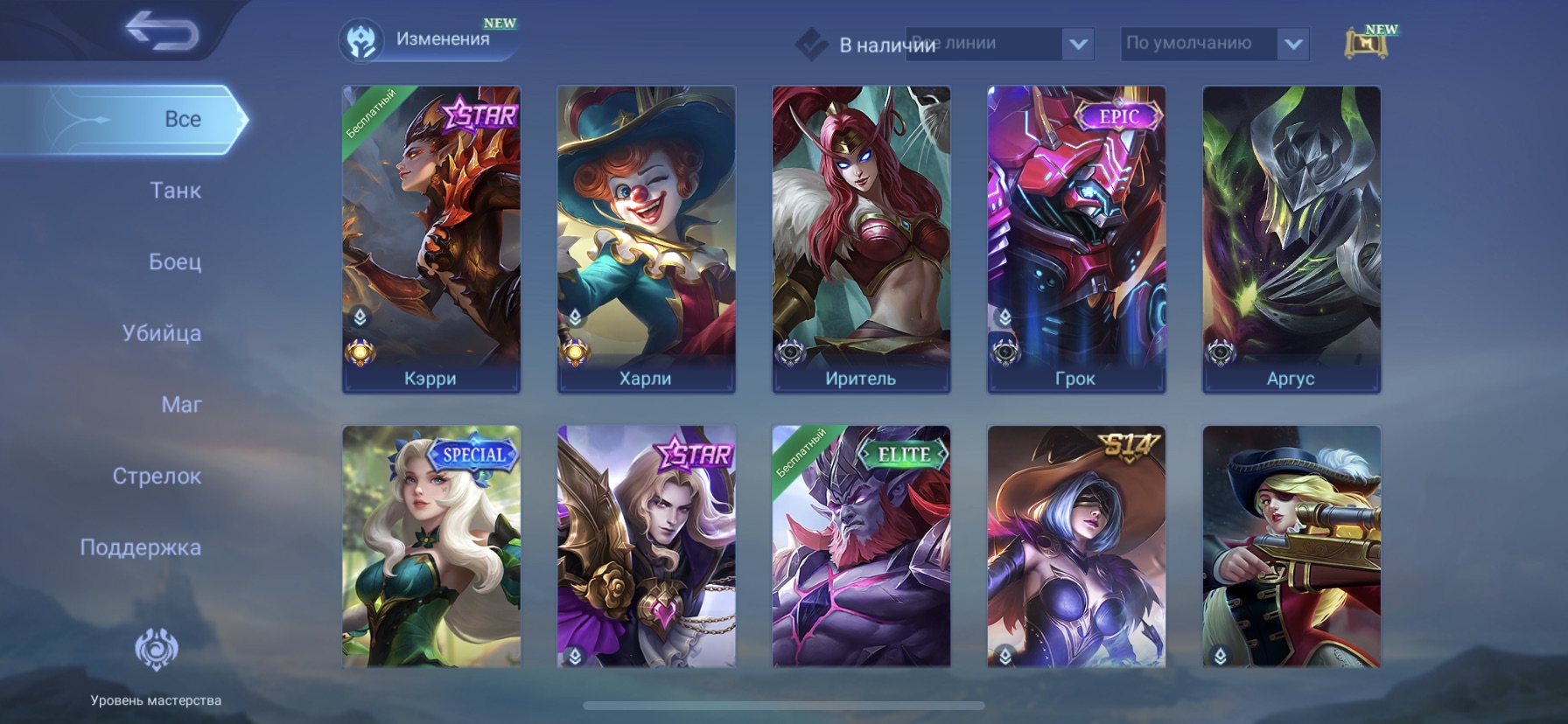
Task: Switch to Стрелок heroes
Action: (x=157, y=477)
